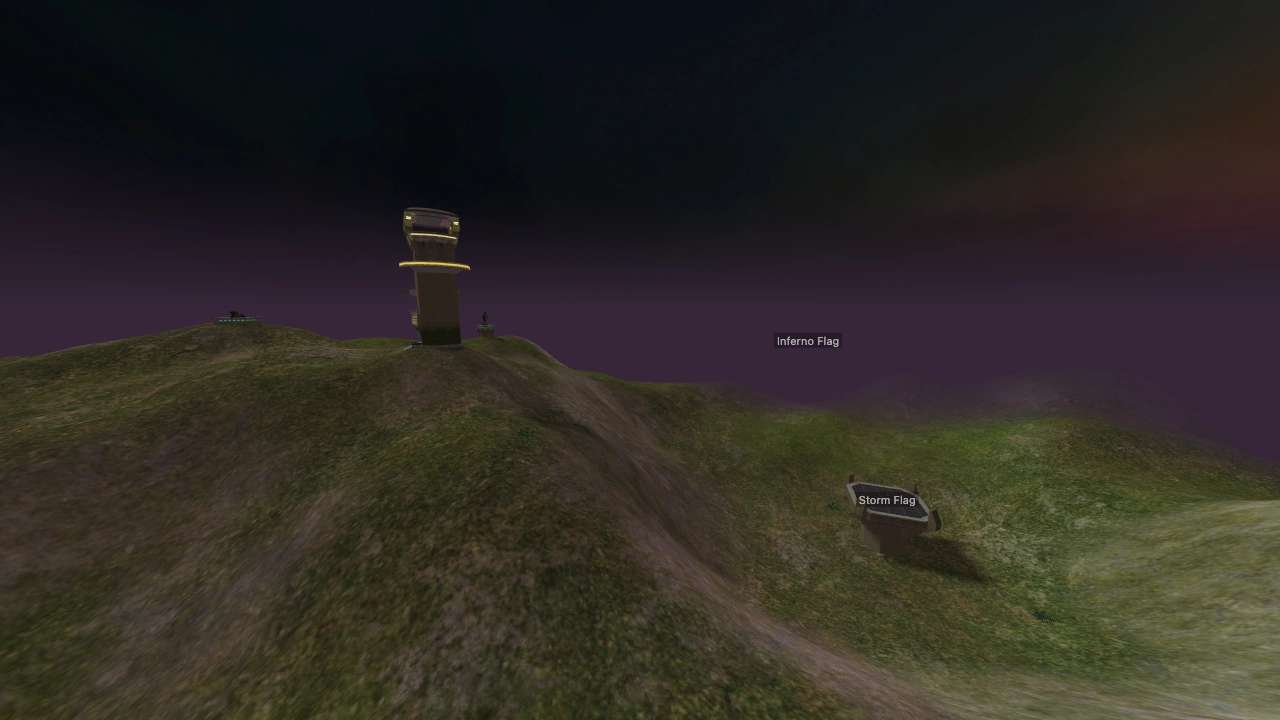Select the small green shrub near Storm Flag
1280x720 pixels.
point(831,506)
